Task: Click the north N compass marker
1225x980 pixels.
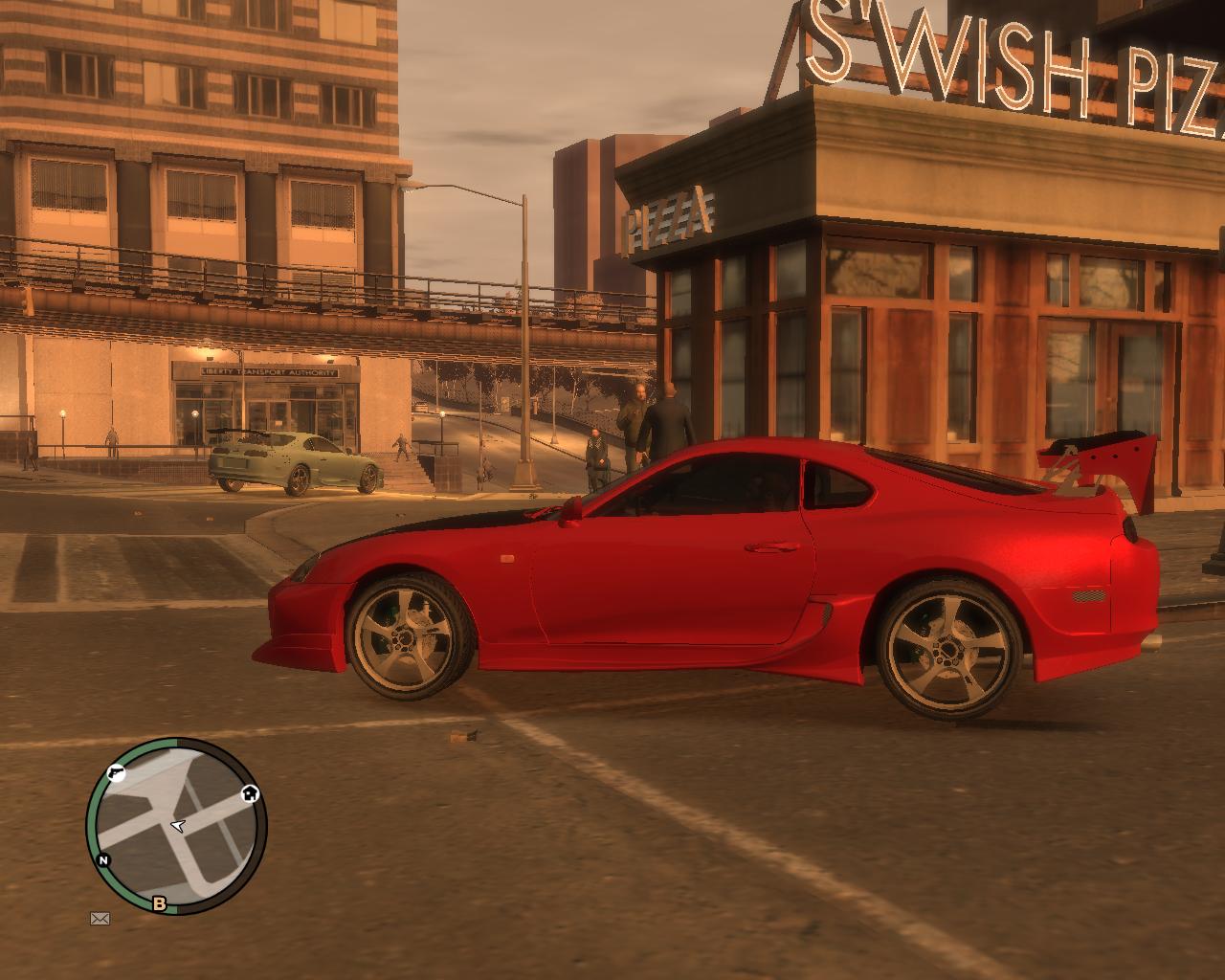Action: tap(103, 859)
